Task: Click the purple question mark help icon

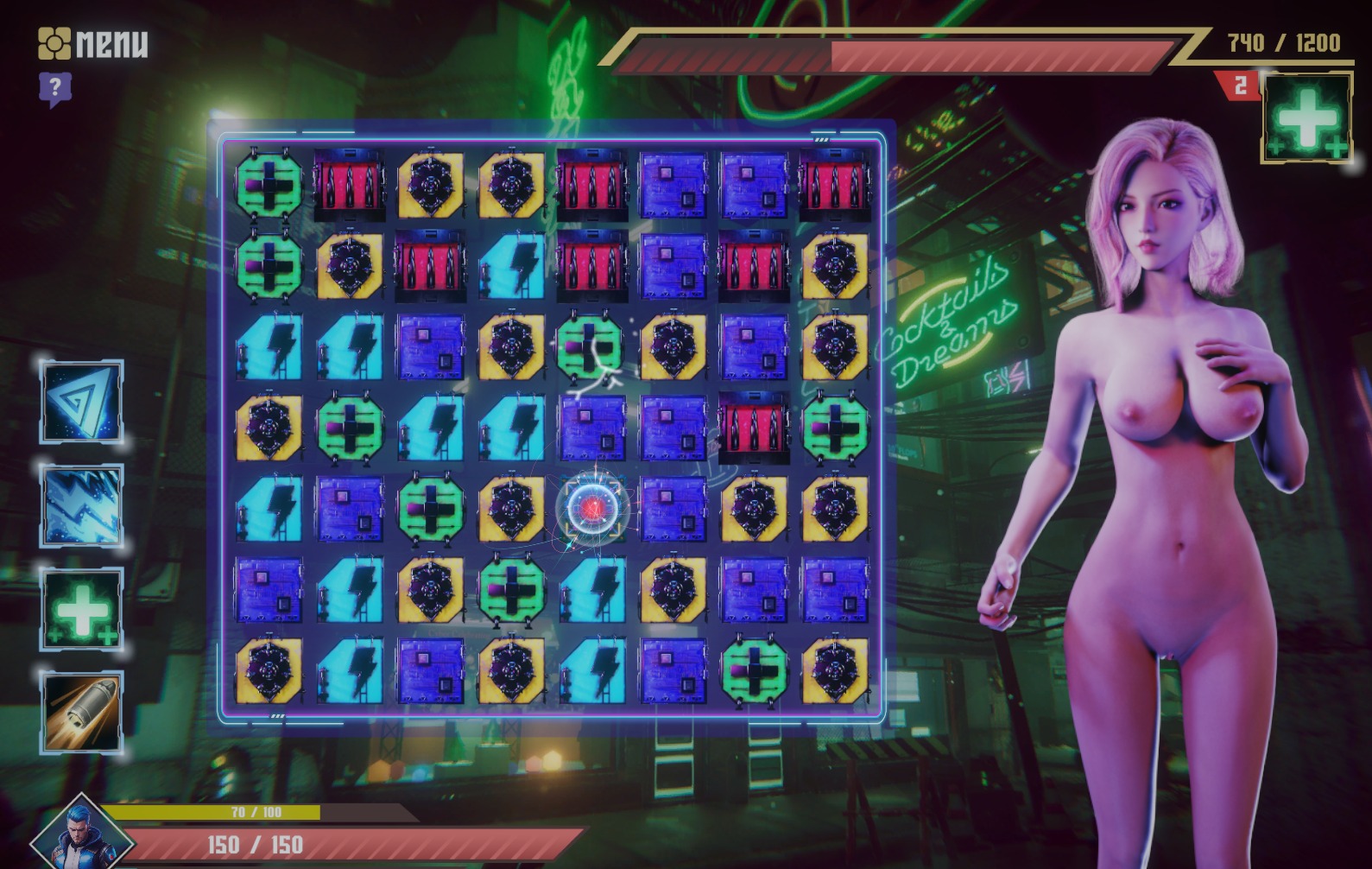Action: click(x=54, y=88)
